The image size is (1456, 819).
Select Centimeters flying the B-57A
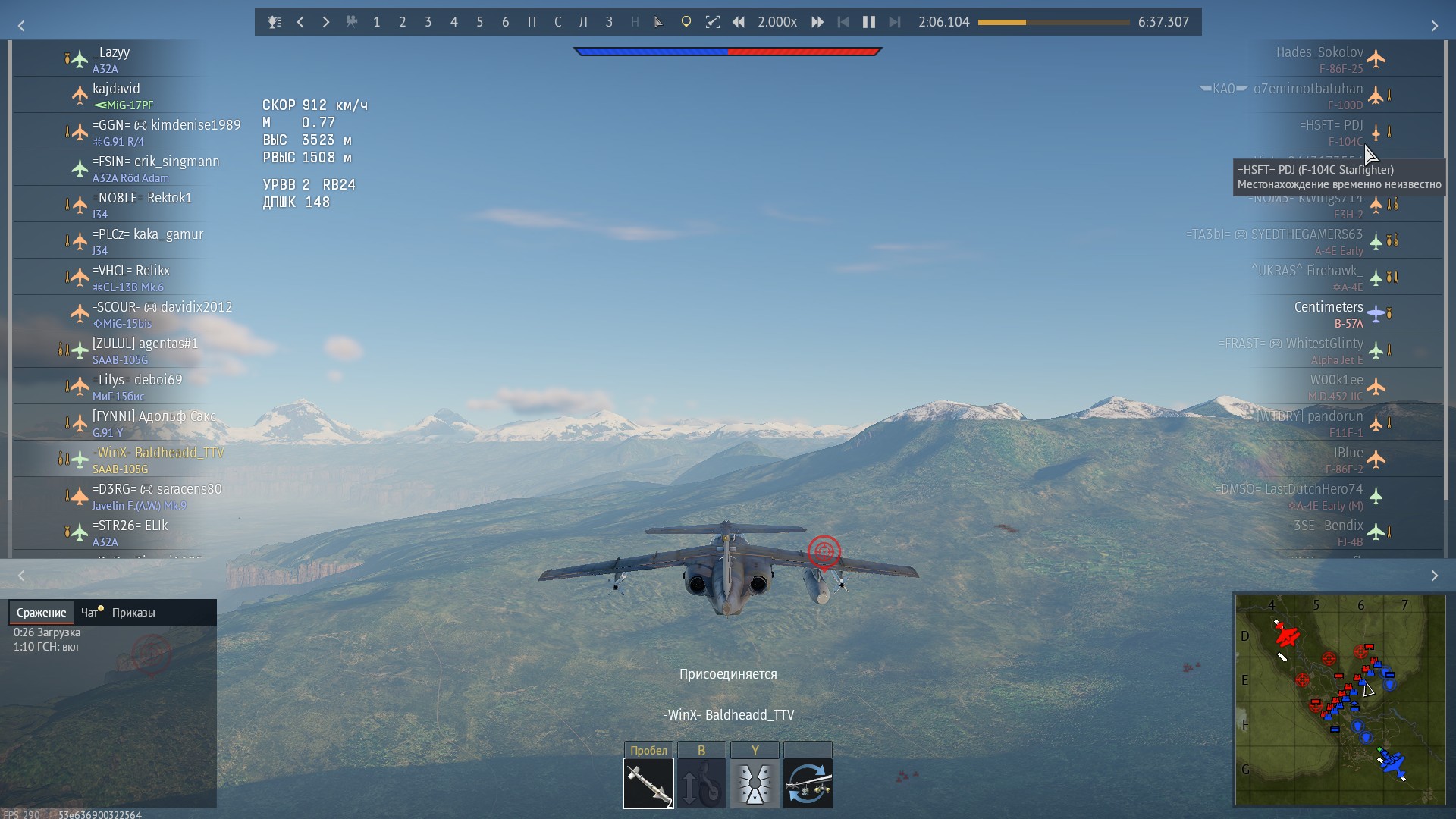1329,313
